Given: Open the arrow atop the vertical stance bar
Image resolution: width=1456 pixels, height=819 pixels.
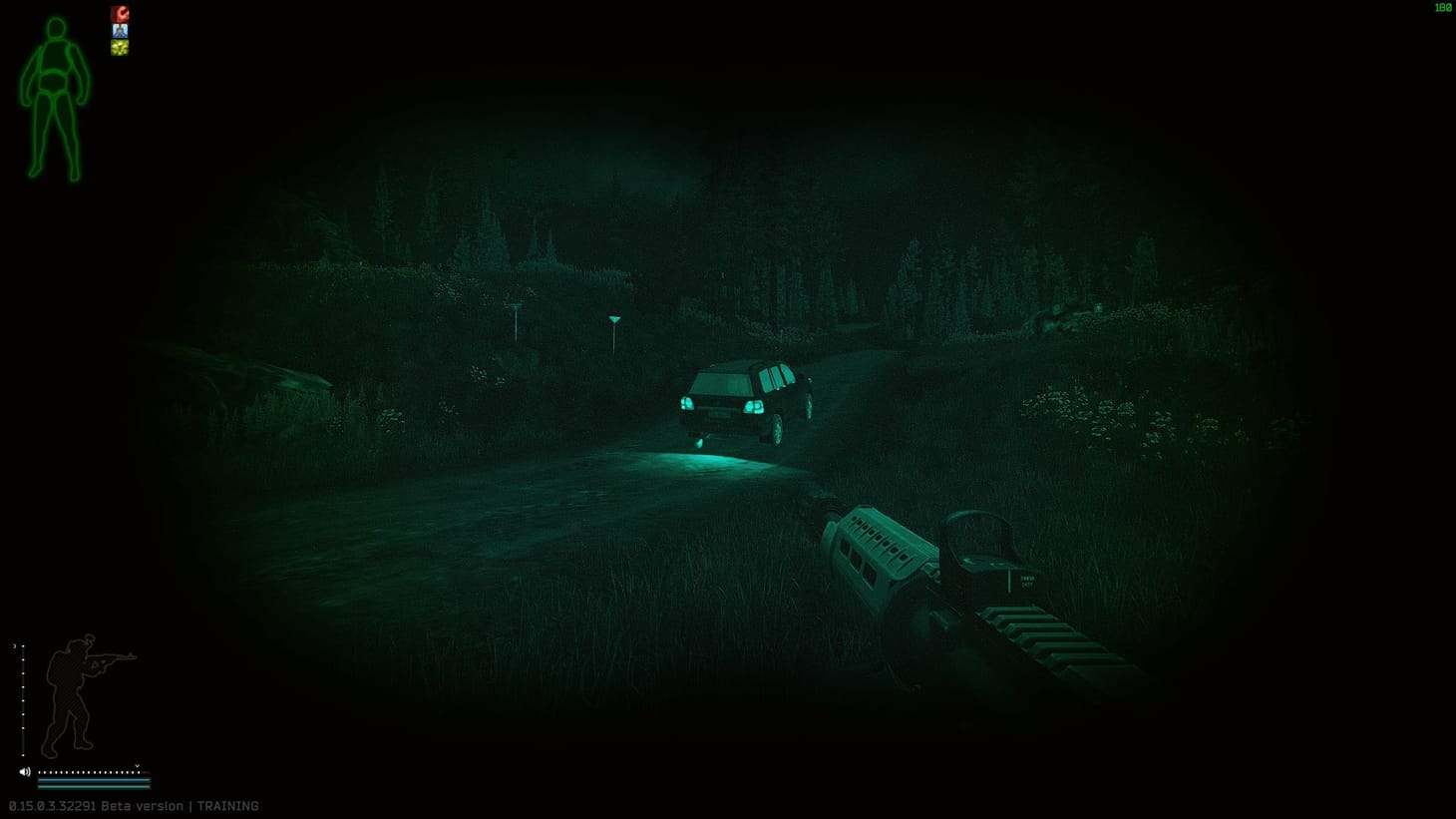Looking at the screenshot, I should [15, 645].
